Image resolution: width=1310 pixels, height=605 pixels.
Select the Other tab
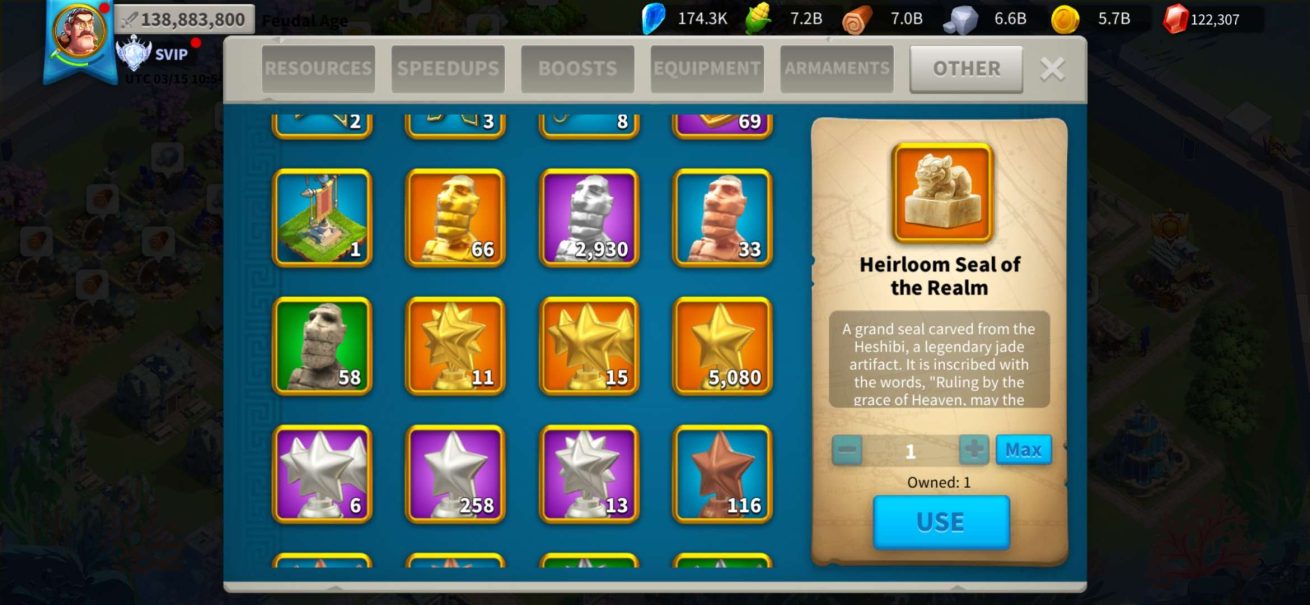pos(966,69)
